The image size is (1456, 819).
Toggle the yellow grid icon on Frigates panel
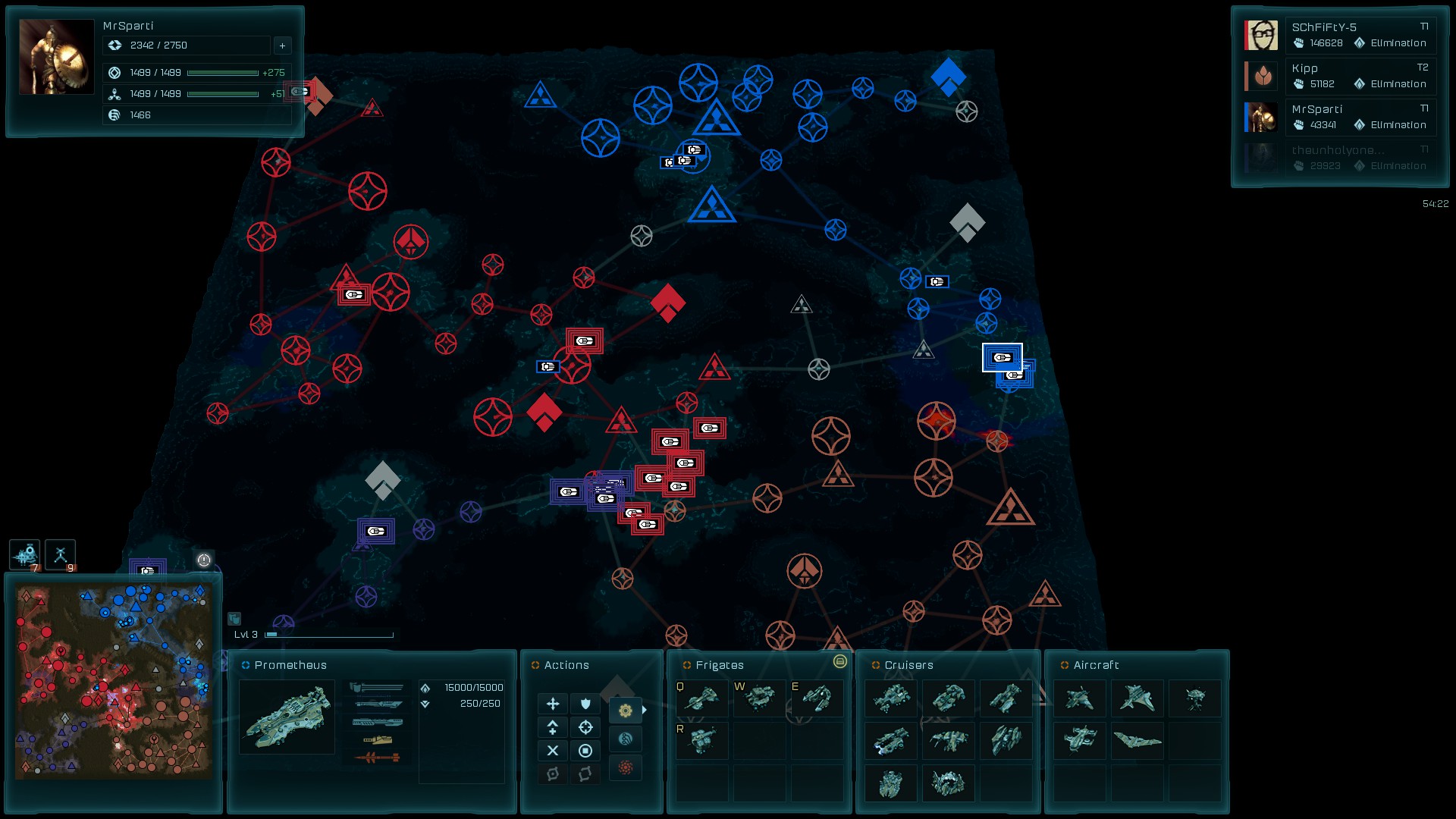pos(839,662)
